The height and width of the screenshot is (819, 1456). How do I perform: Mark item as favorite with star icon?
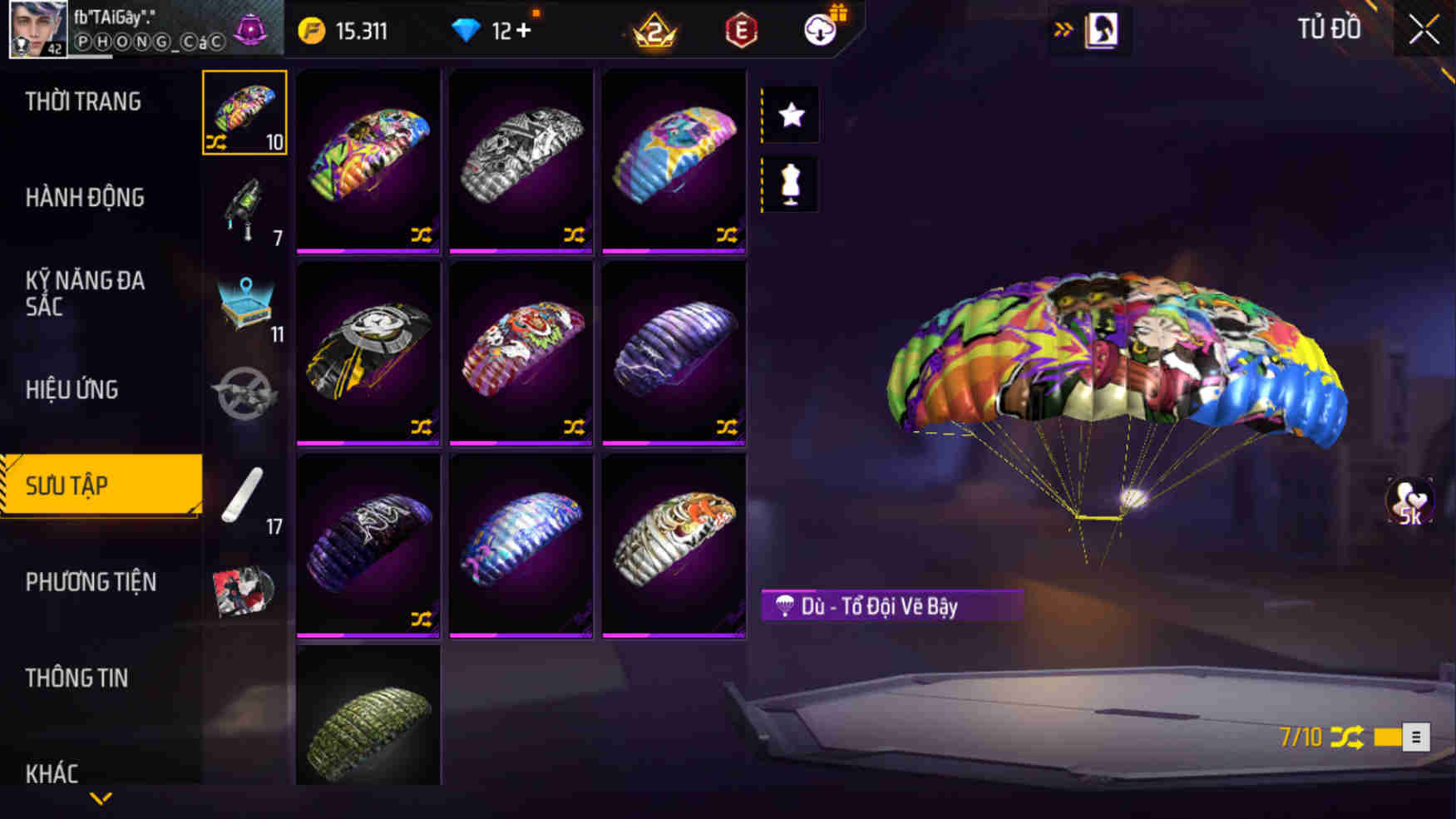coord(790,114)
